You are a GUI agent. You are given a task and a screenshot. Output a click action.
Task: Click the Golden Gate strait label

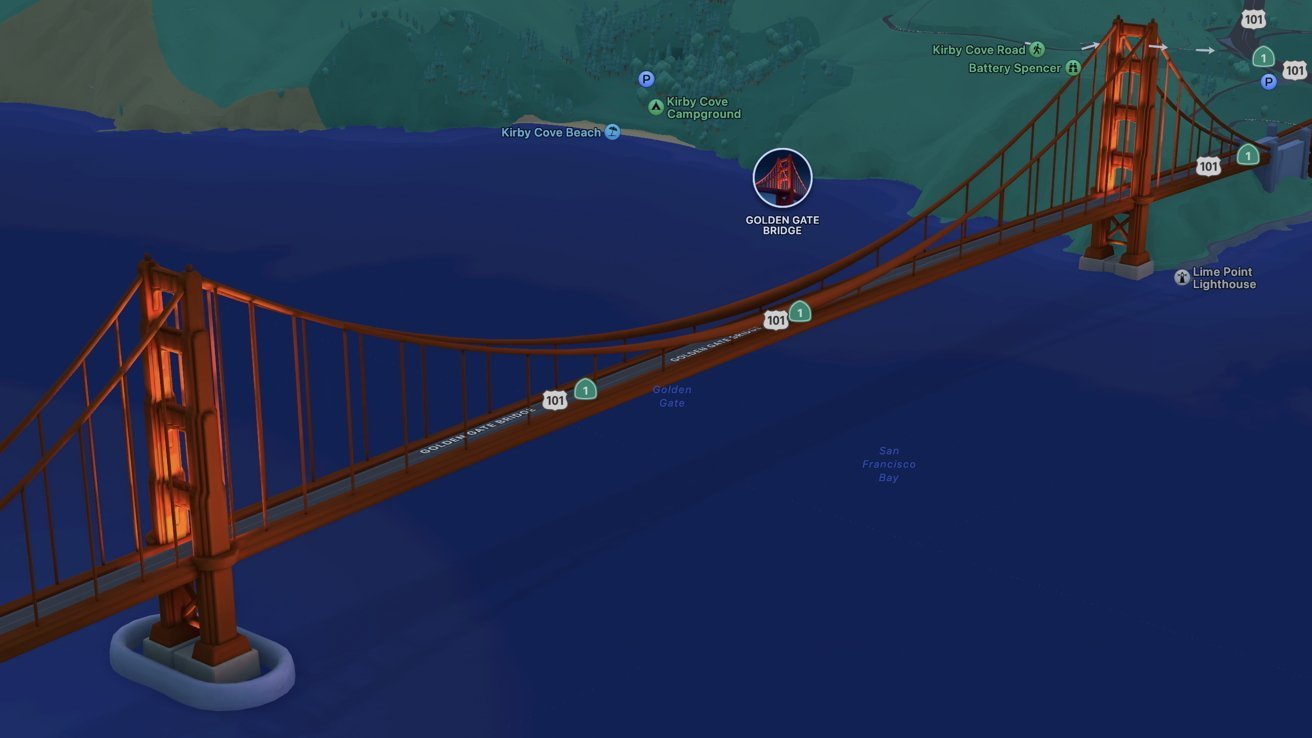[671, 395]
